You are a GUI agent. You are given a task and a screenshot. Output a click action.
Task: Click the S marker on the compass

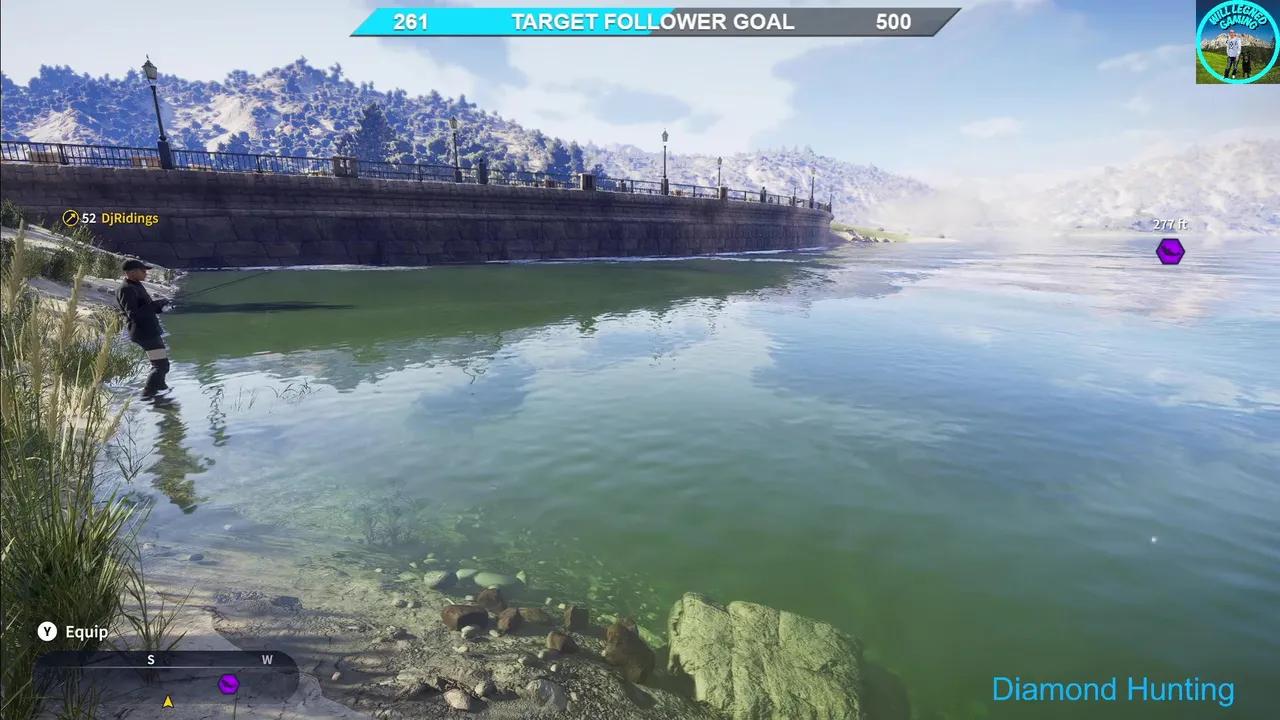click(x=151, y=660)
